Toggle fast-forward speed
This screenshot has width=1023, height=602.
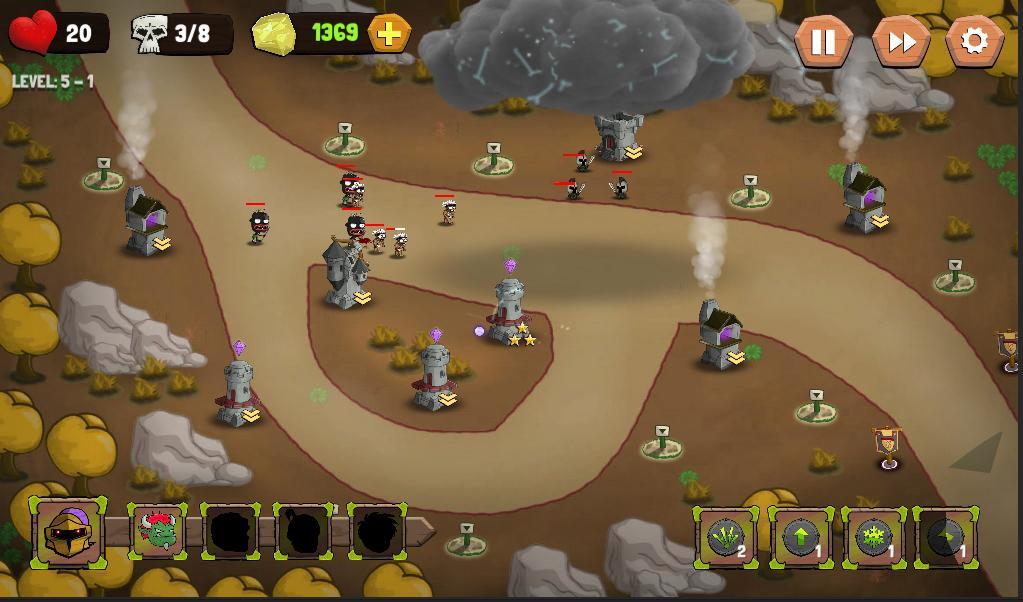900,41
